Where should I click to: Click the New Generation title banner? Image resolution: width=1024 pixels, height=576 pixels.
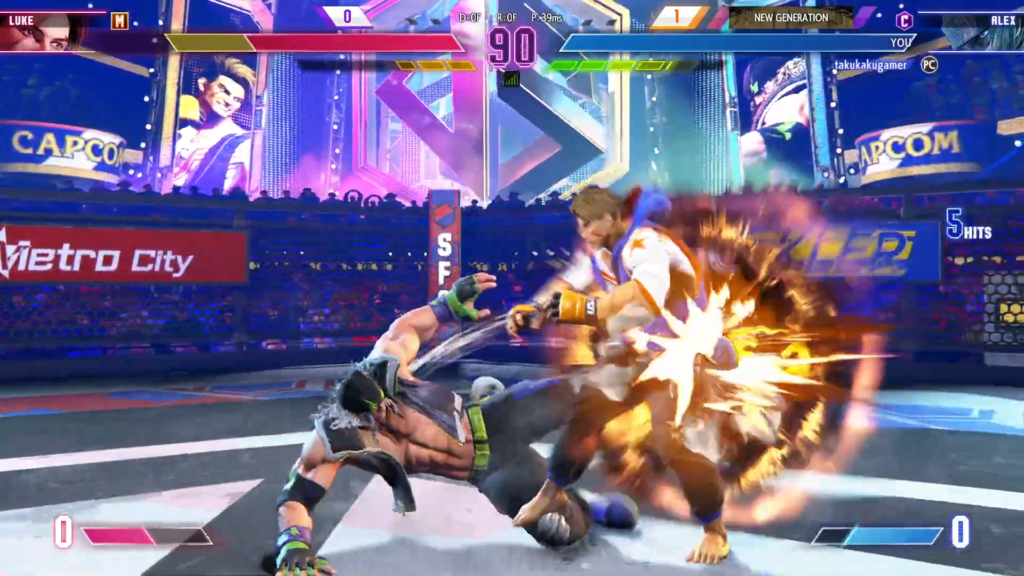coord(790,18)
